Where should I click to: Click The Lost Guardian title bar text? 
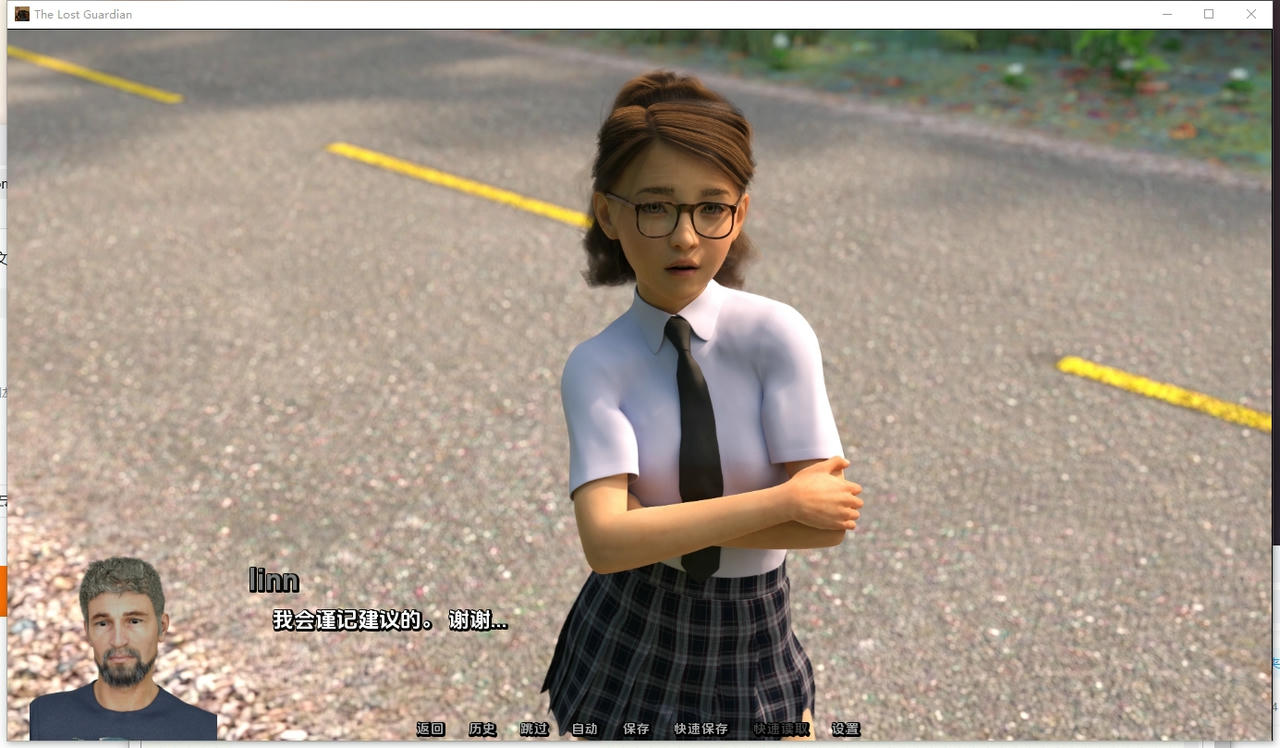84,14
